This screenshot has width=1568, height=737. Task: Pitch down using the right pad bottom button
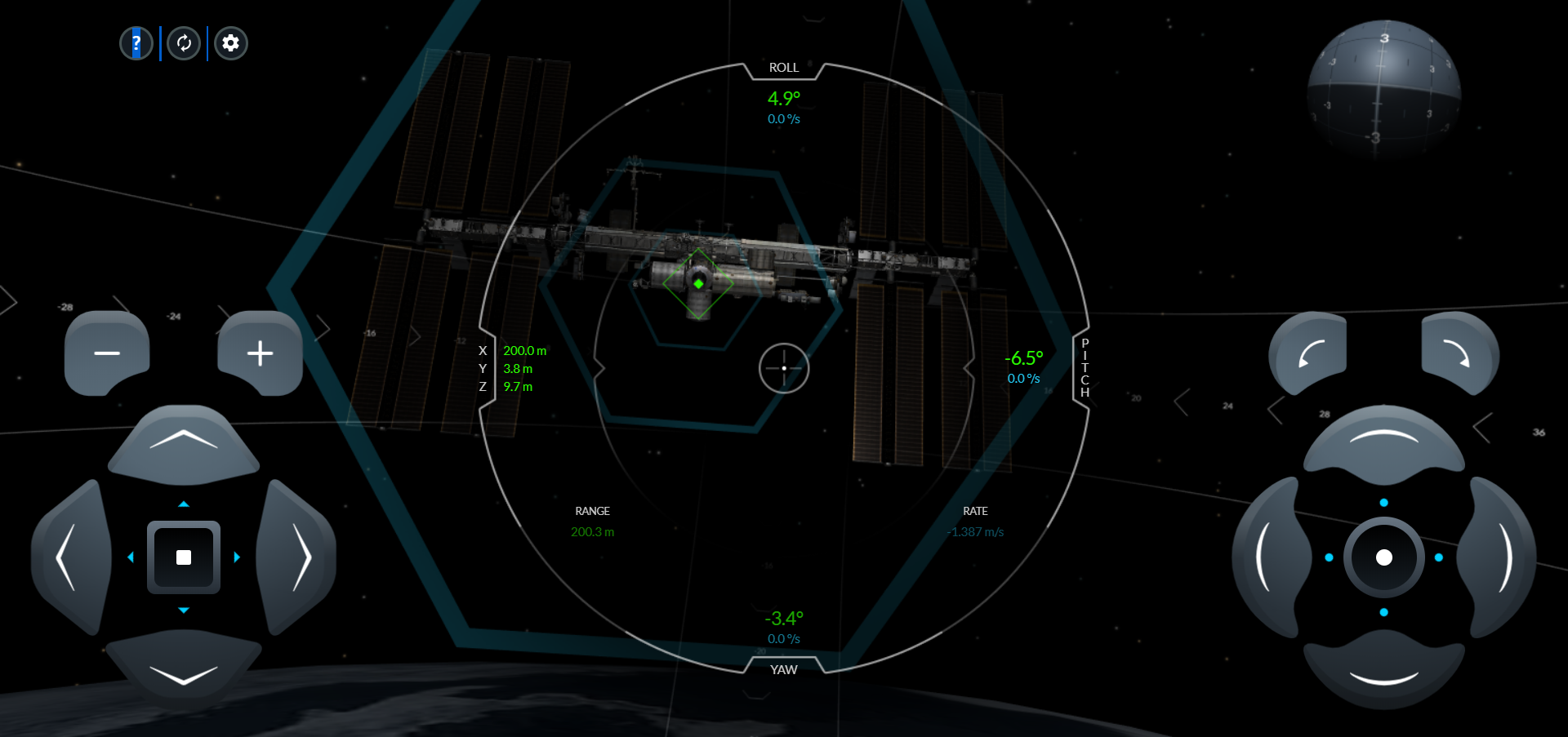(1383, 673)
